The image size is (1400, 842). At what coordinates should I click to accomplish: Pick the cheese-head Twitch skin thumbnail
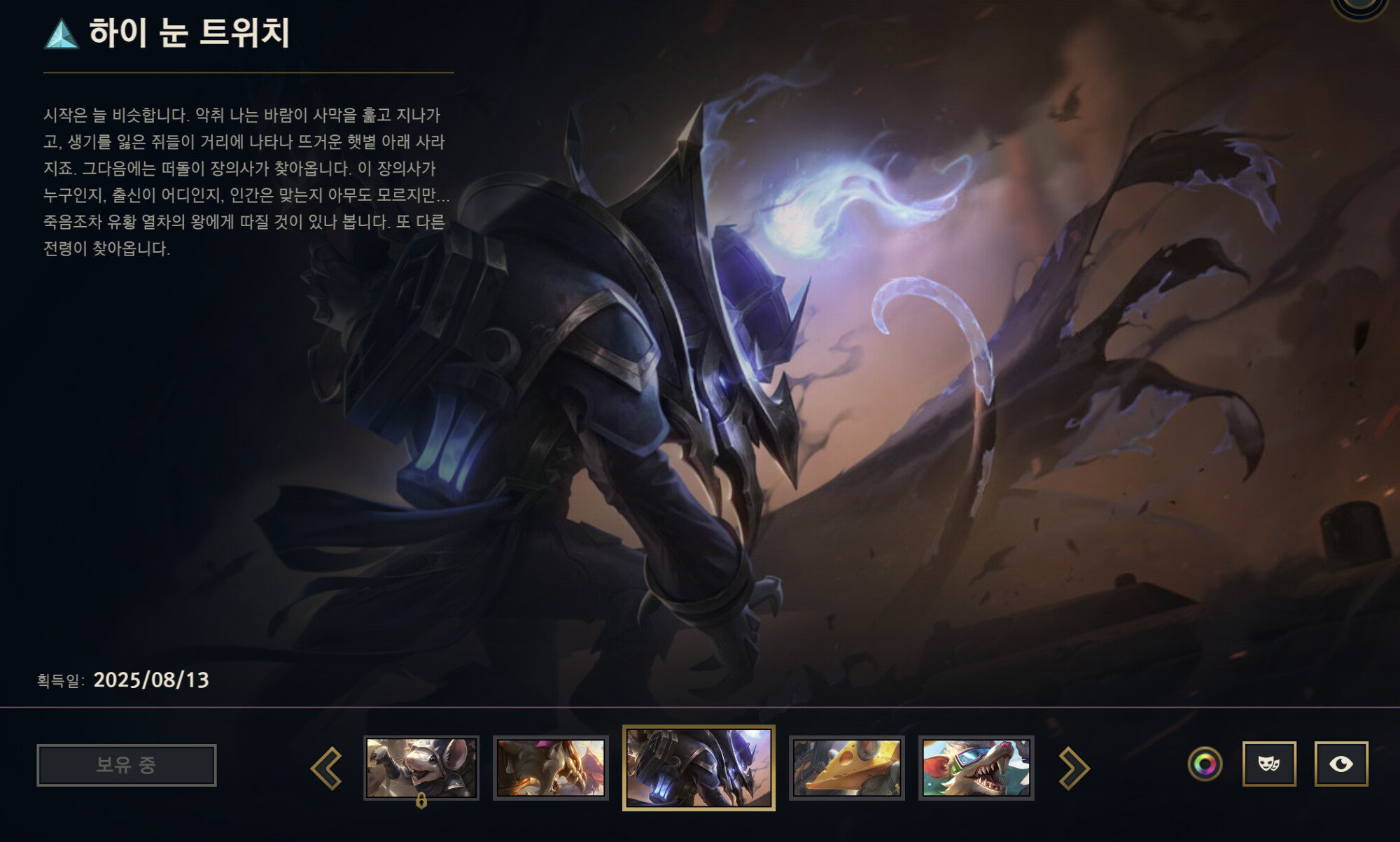tap(846, 768)
